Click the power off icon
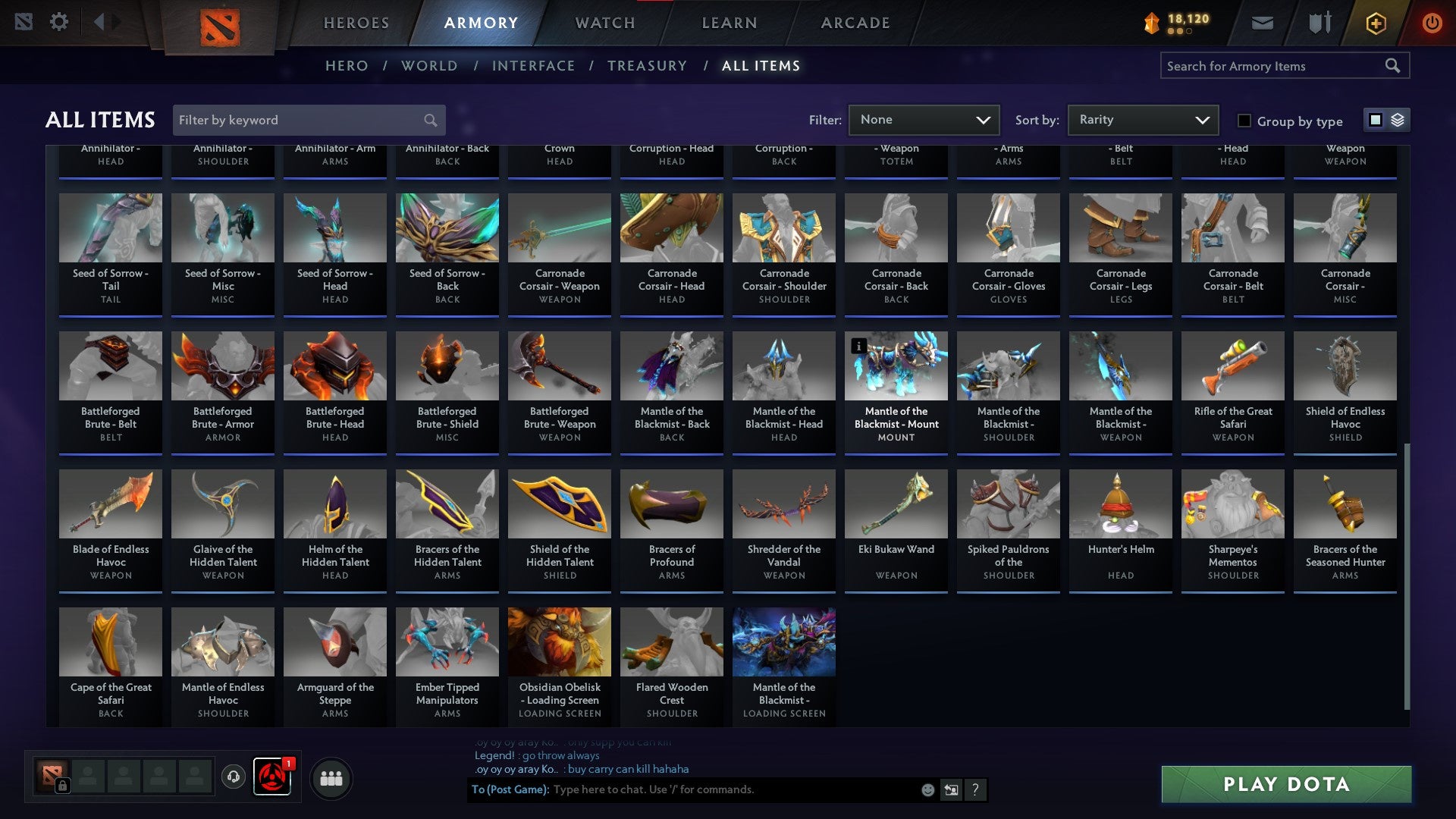The height and width of the screenshot is (819, 1456). coord(1432,23)
